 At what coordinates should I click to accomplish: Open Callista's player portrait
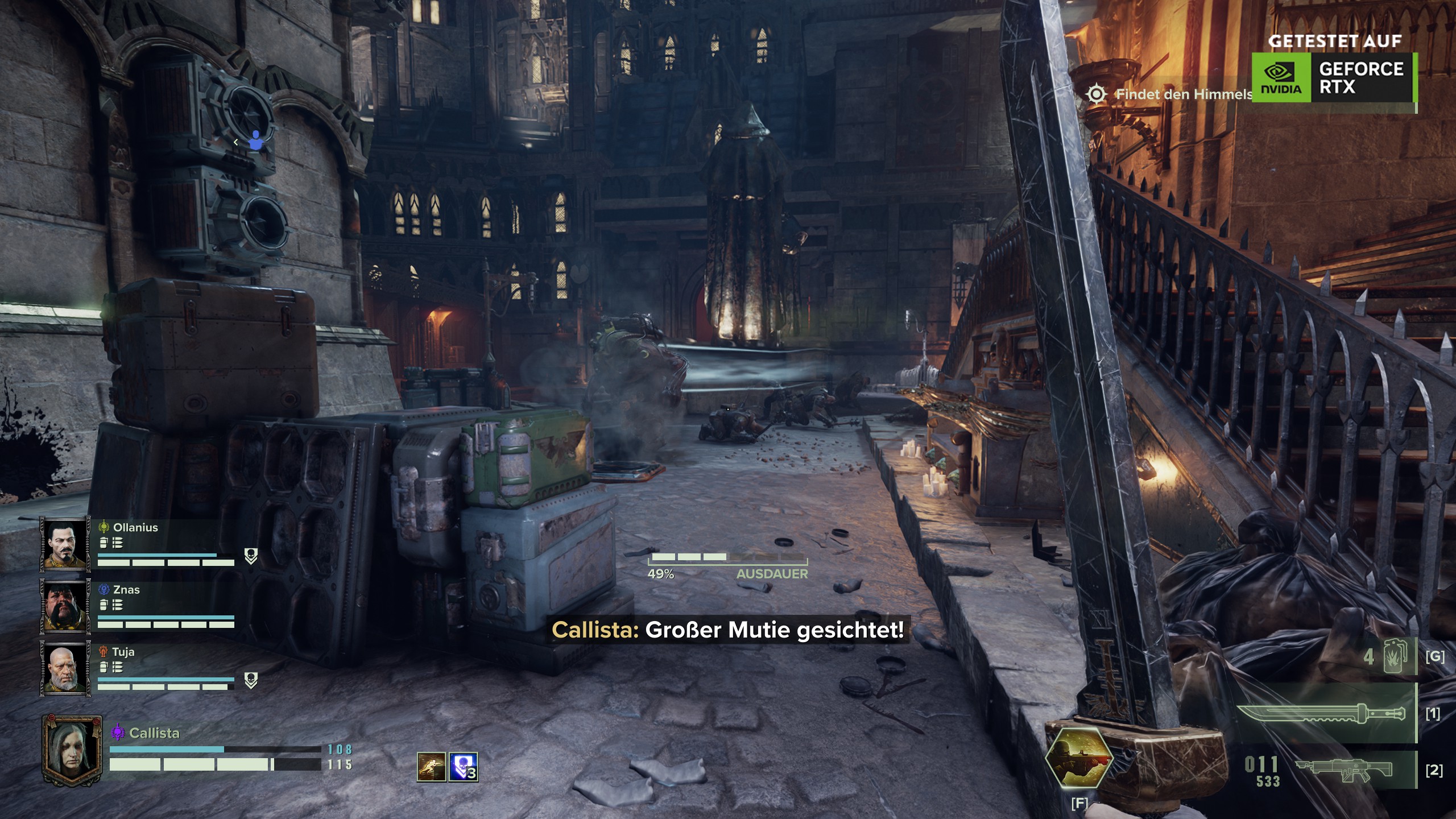[72, 750]
